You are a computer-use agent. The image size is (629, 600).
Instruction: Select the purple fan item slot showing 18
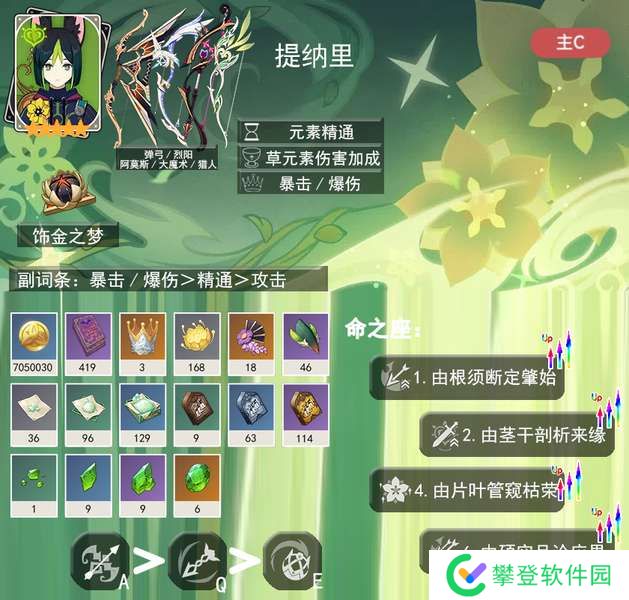click(x=251, y=341)
